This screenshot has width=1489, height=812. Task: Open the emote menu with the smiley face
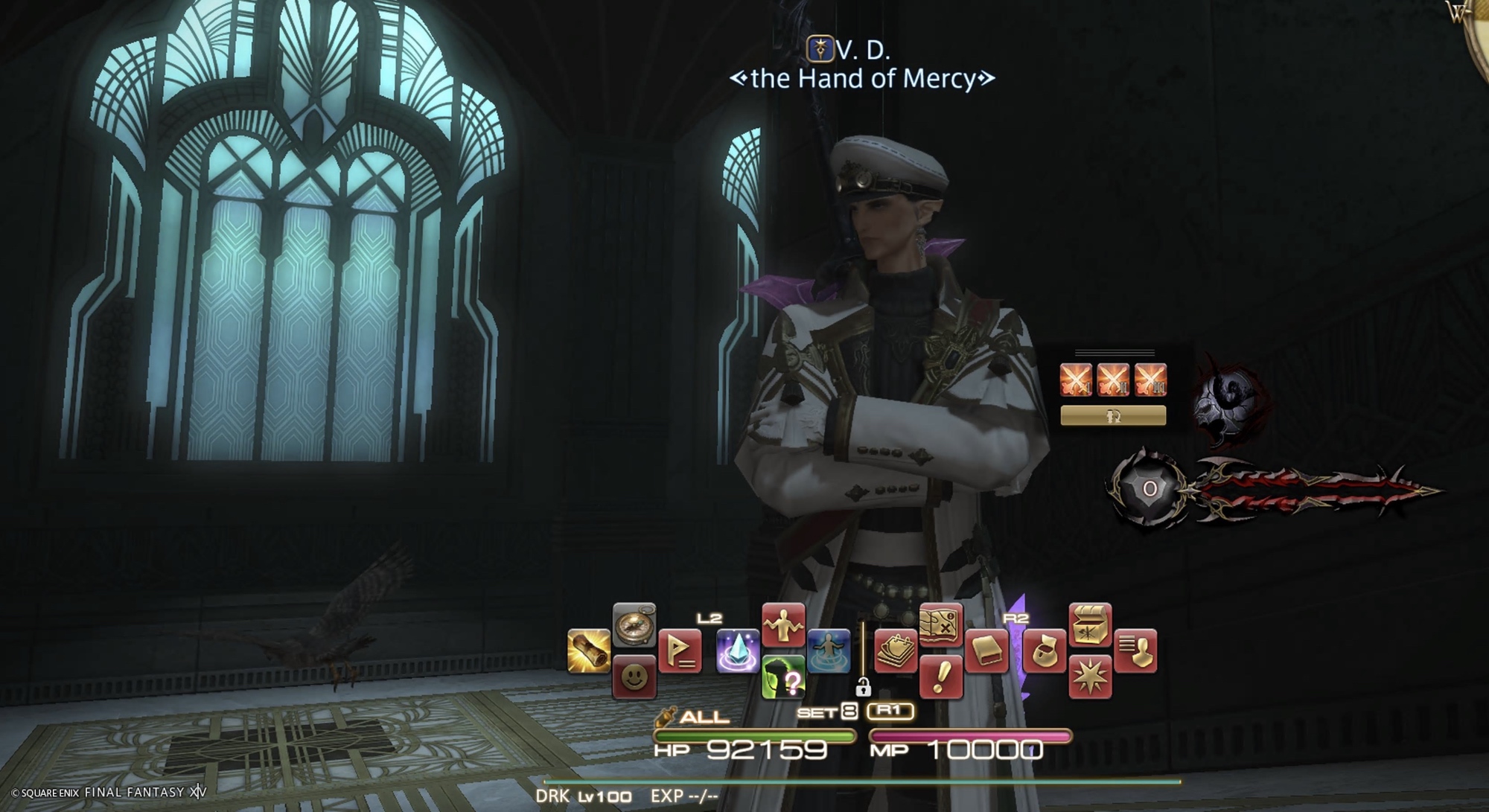[634, 677]
